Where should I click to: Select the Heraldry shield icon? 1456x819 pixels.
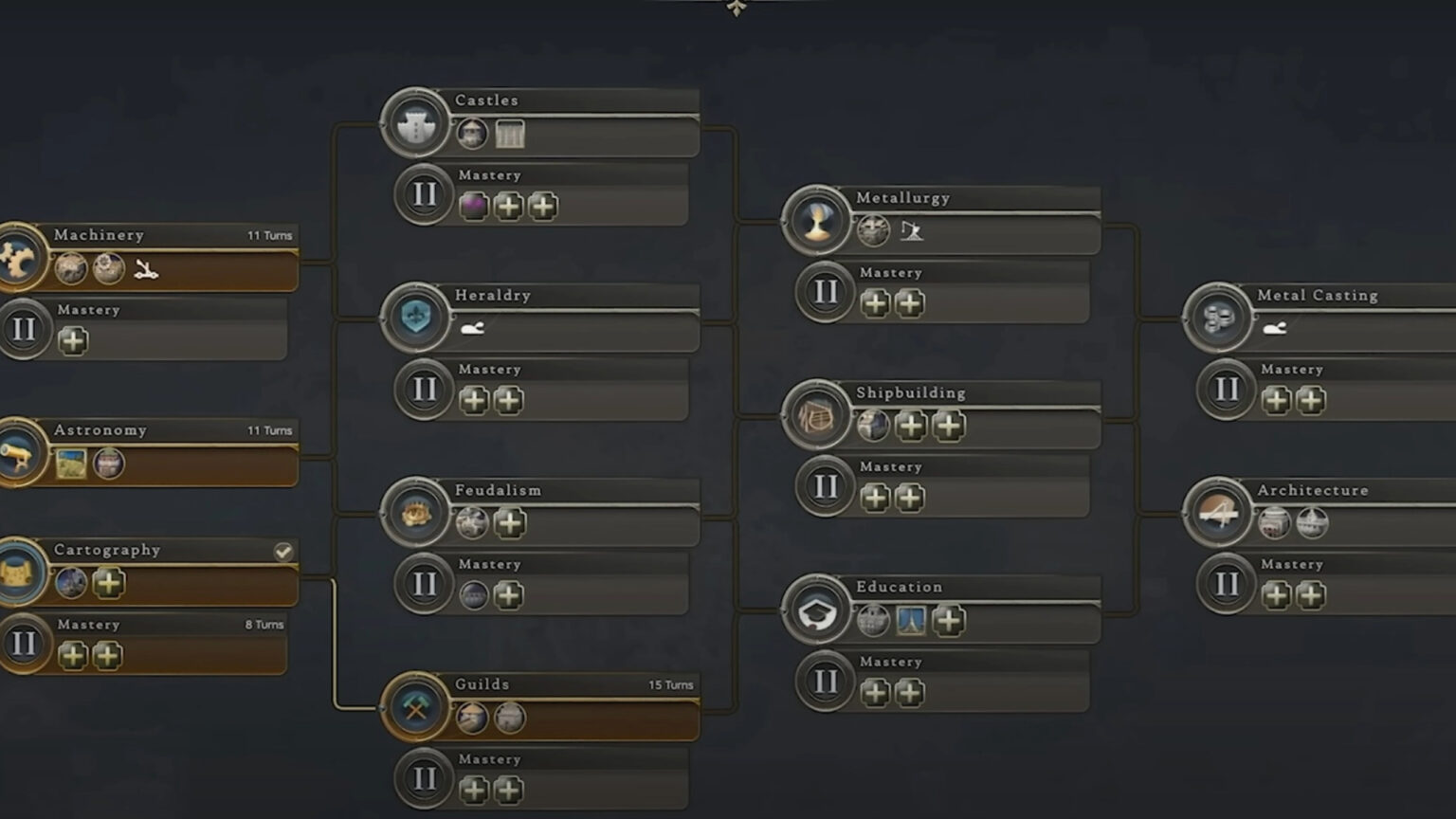(415, 319)
